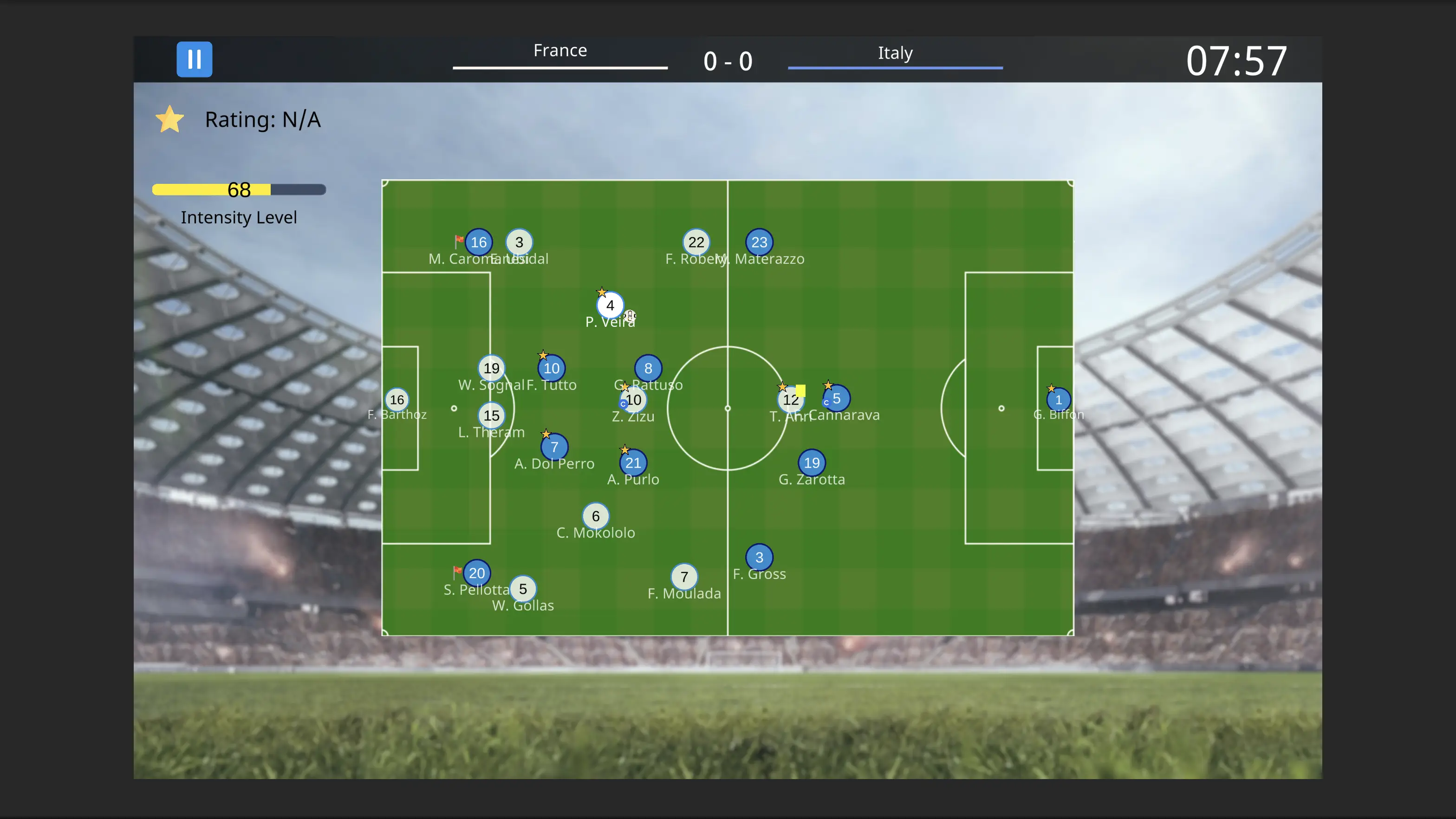Pause the match with the blue button
Viewport: 1456px width, 819px height.
(194, 59)
